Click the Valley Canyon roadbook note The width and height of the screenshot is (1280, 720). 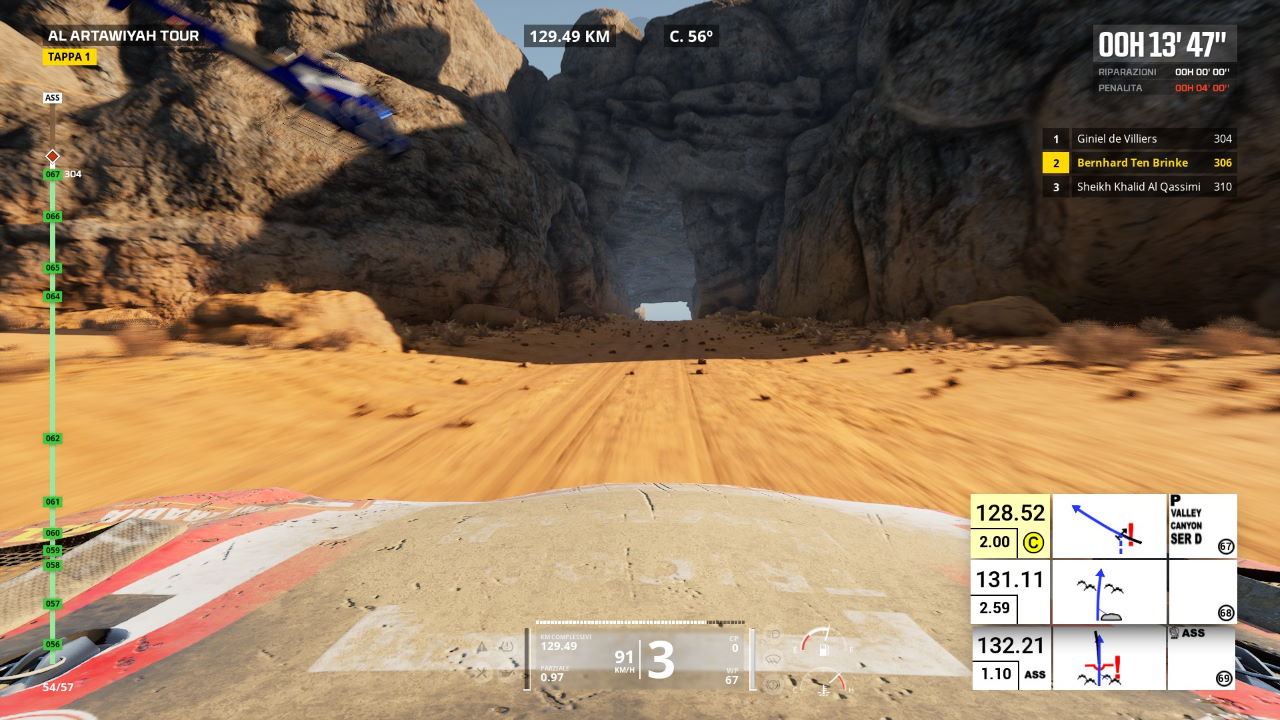coord(1202,526)
